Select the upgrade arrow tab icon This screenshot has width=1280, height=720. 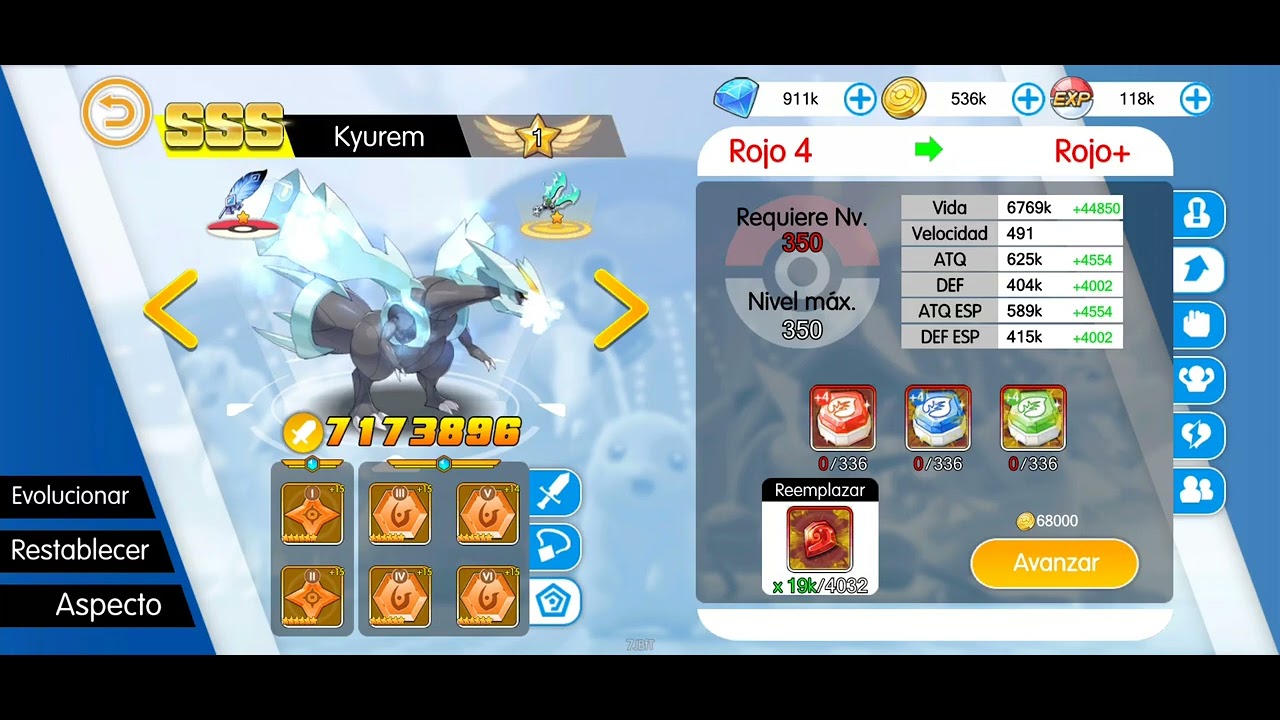click(x=1198, y=270)
